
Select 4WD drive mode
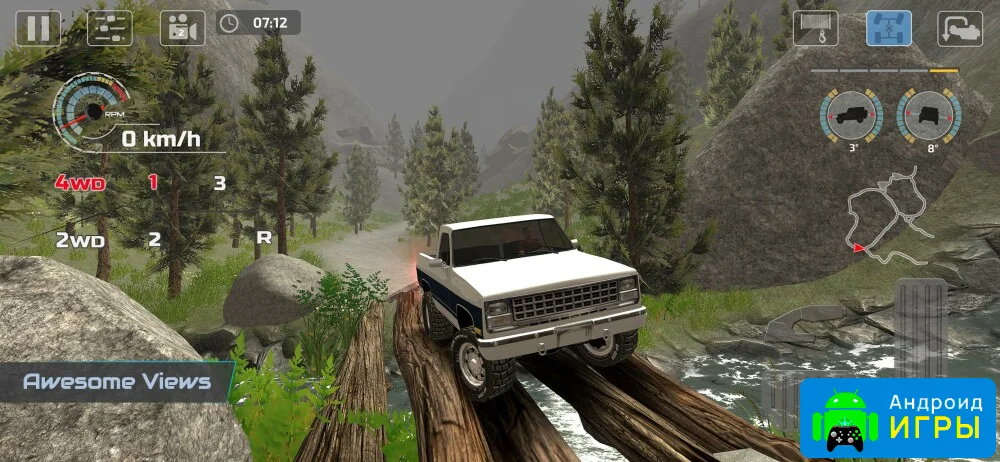coord(80,183)
